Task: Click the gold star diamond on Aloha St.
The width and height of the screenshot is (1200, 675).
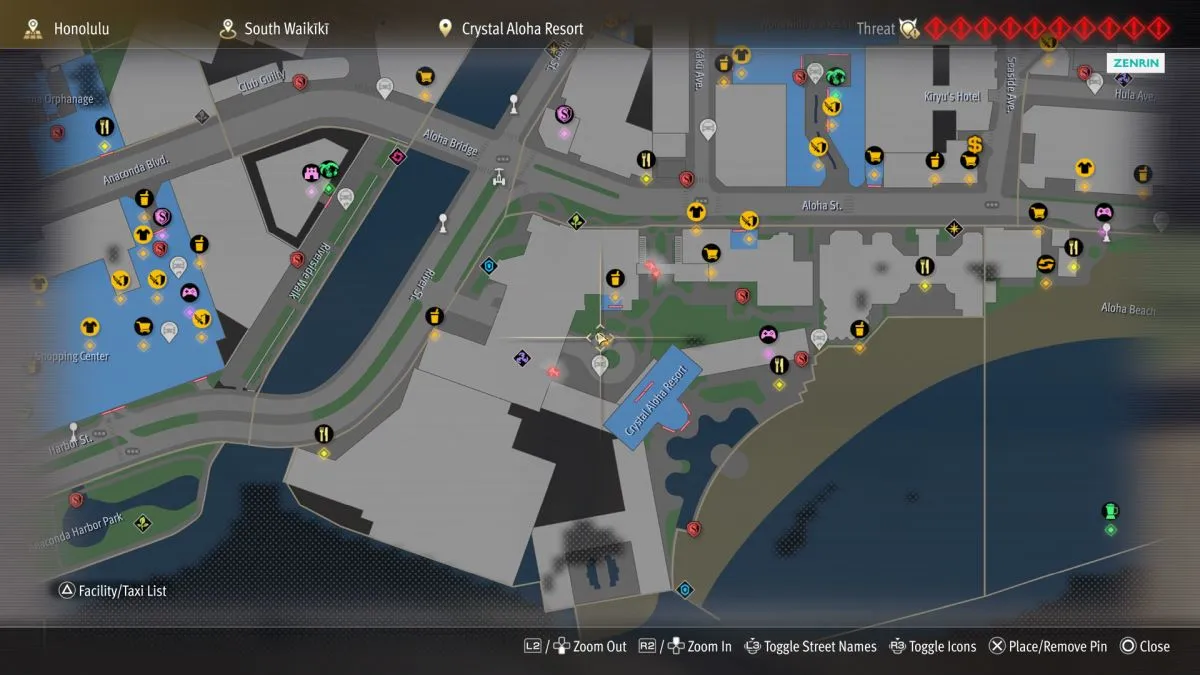Action: click(953, 229)
